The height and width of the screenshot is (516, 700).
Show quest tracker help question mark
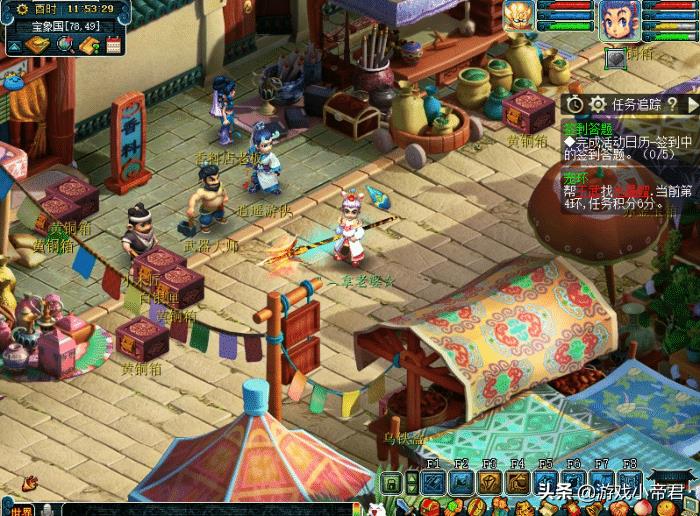click(673, 103)
